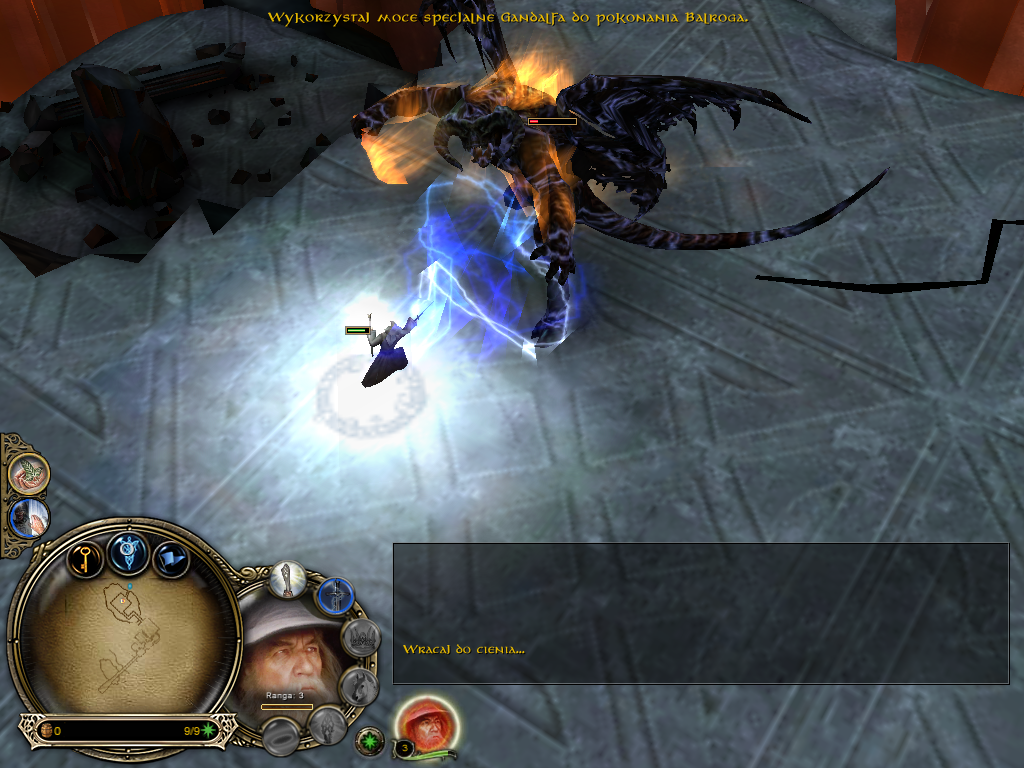Activate Gandalf's blue sword ability
Screen dimensions: 1024x768
335,598
